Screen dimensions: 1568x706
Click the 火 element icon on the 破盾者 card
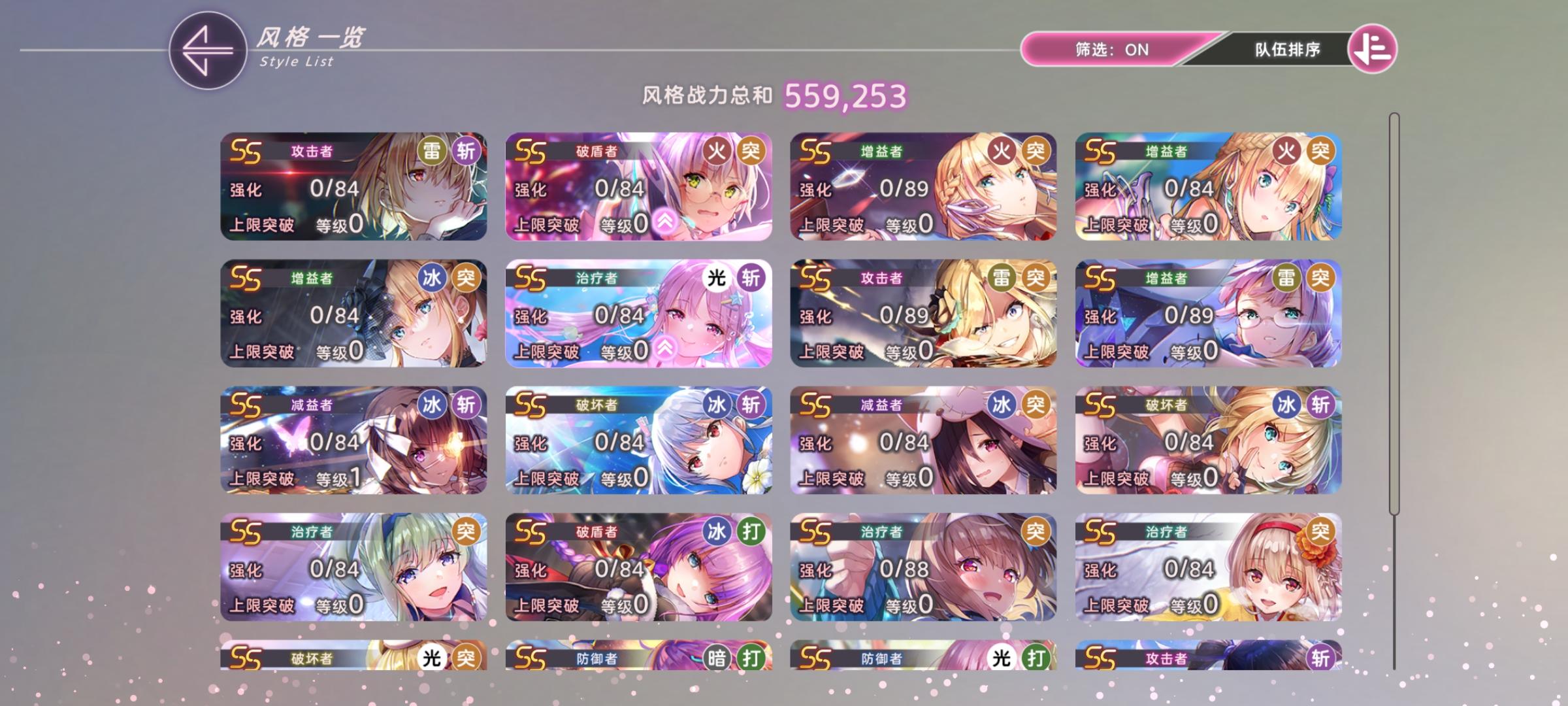(x=717, y=149)
